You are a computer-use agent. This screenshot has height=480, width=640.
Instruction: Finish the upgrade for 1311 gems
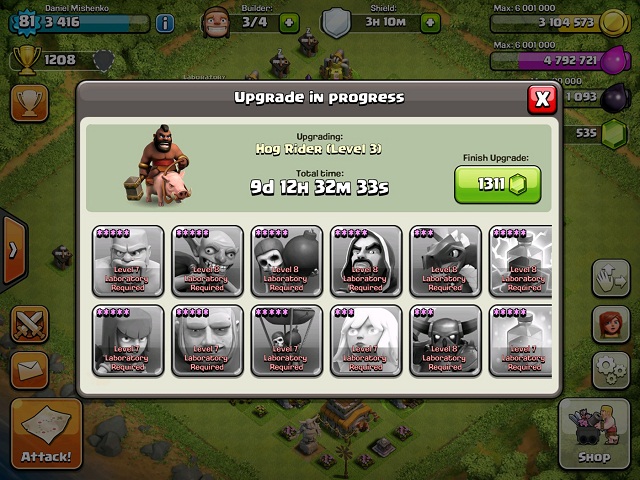[x=497, y=184]
